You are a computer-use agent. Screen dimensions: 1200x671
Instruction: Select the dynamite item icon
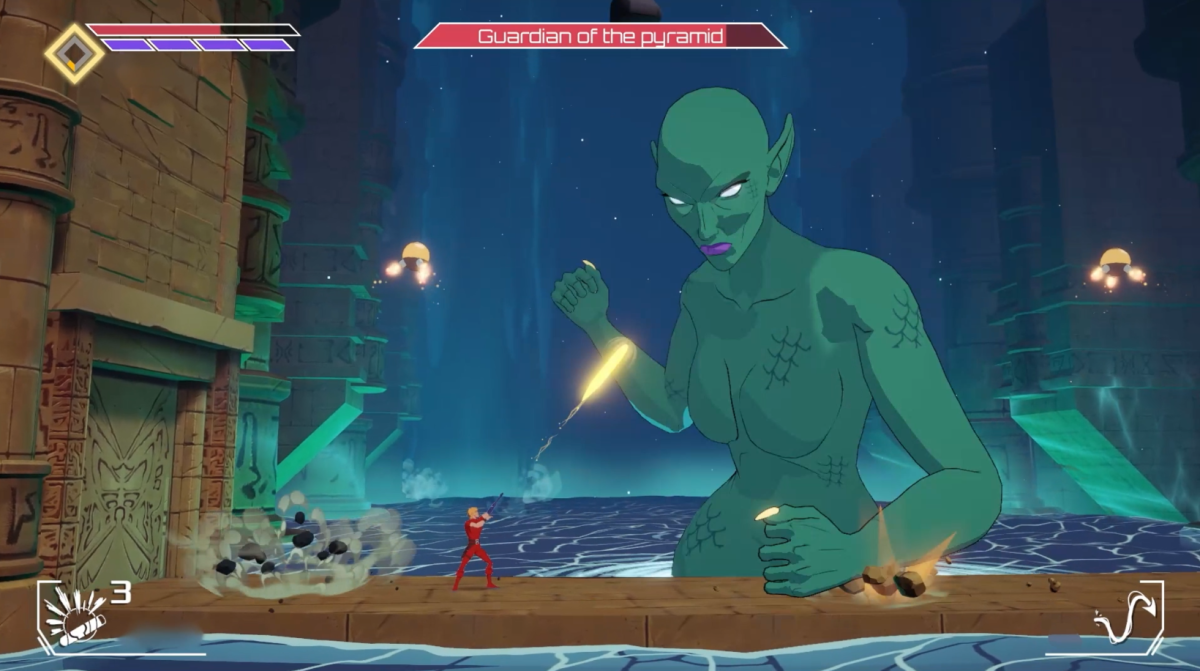click(x=73, y=614)
